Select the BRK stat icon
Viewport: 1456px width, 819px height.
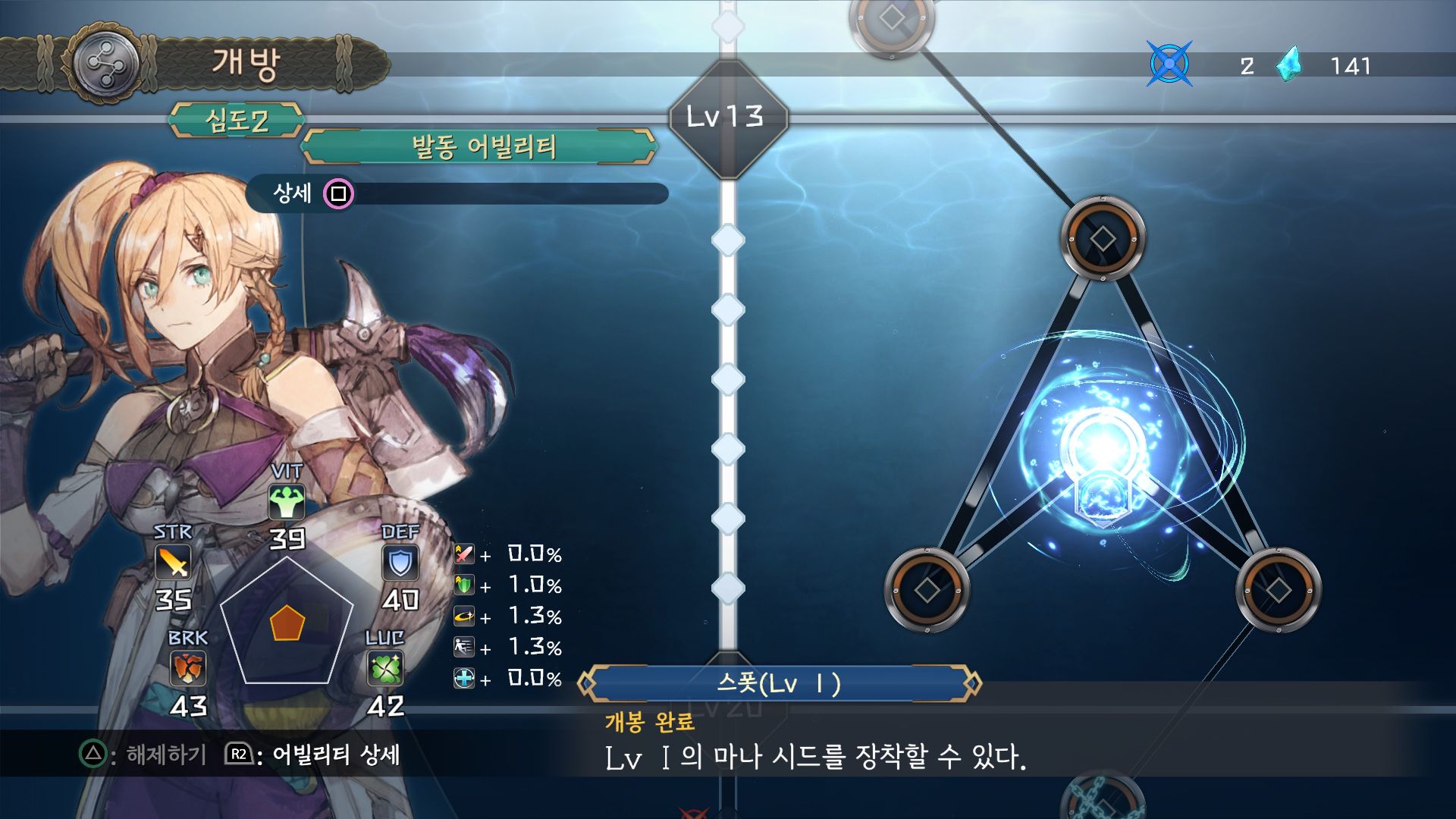187,669
